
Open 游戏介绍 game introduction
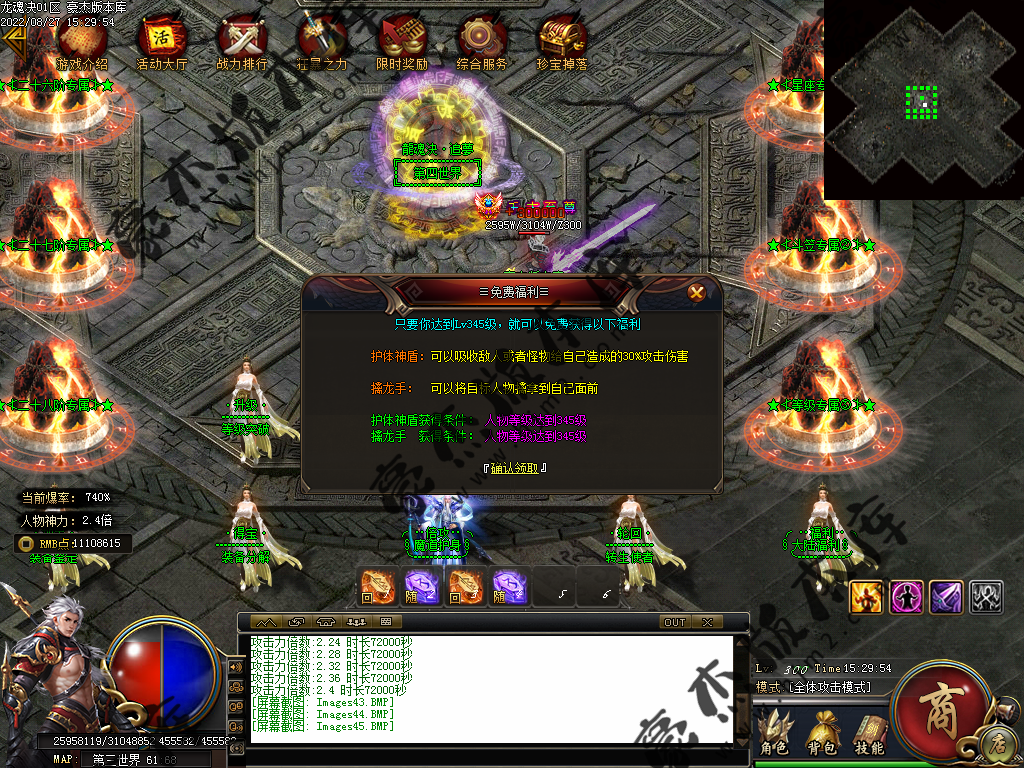coord(82,45)
